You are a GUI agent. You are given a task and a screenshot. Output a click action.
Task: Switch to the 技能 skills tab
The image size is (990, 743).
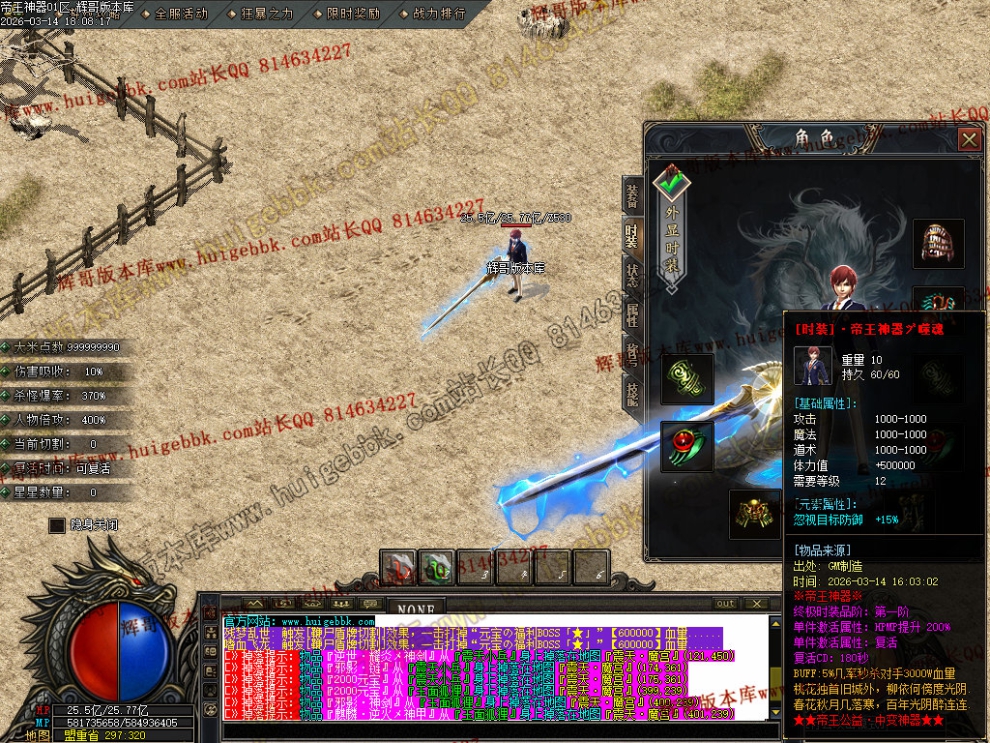[x=632, y=394]
